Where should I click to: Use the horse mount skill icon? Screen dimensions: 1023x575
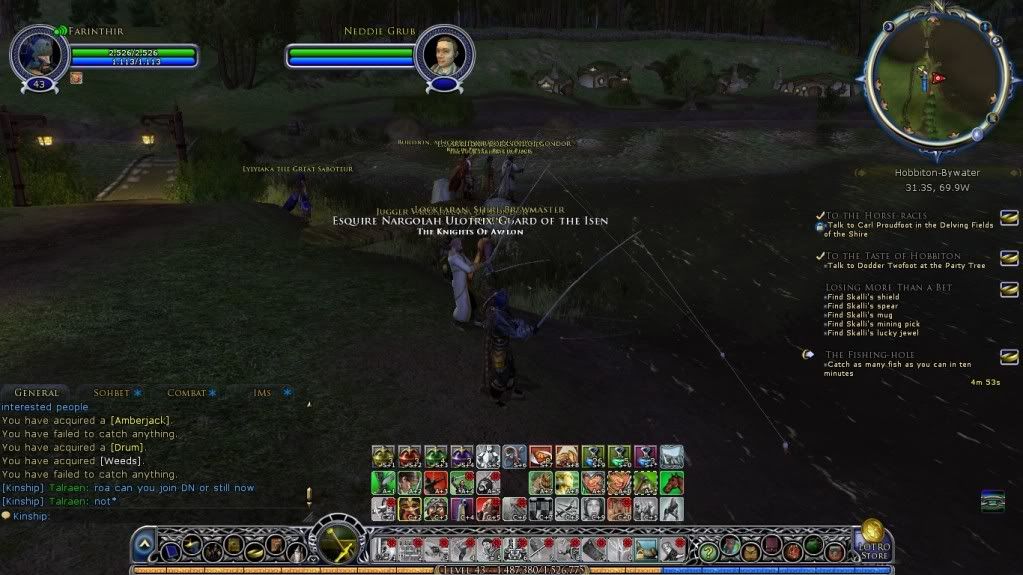tap(671, 483)
